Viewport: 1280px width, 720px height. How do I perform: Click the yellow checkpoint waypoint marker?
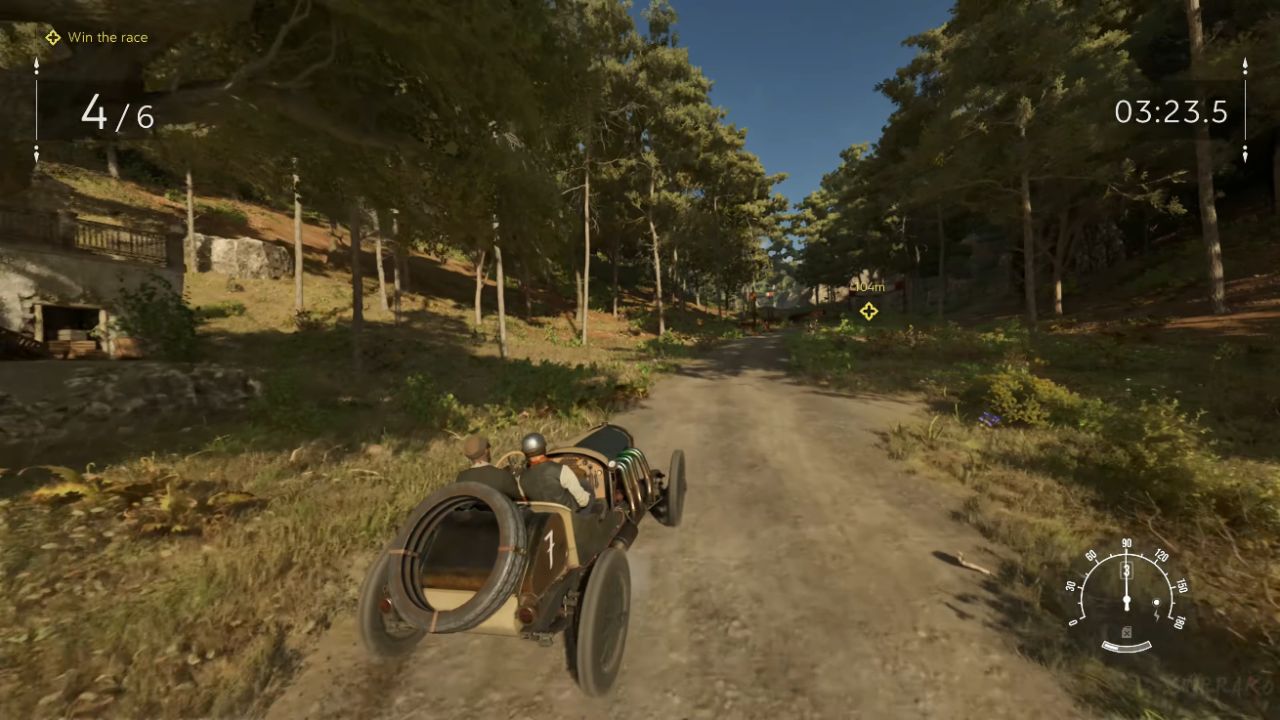pyautogui.click(x=868, y=311)
